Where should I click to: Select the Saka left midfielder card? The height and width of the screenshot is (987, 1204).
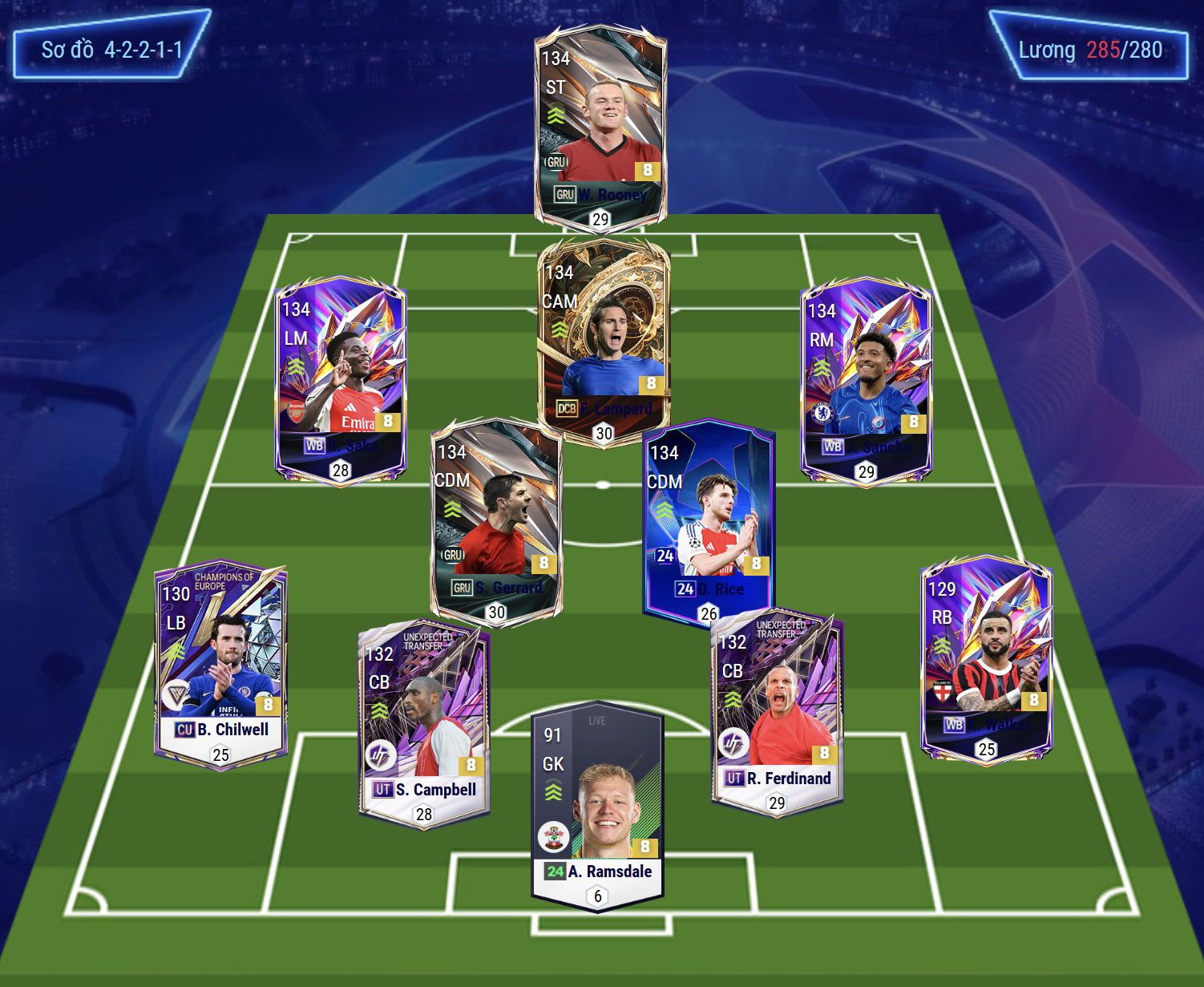click(341, 378)
